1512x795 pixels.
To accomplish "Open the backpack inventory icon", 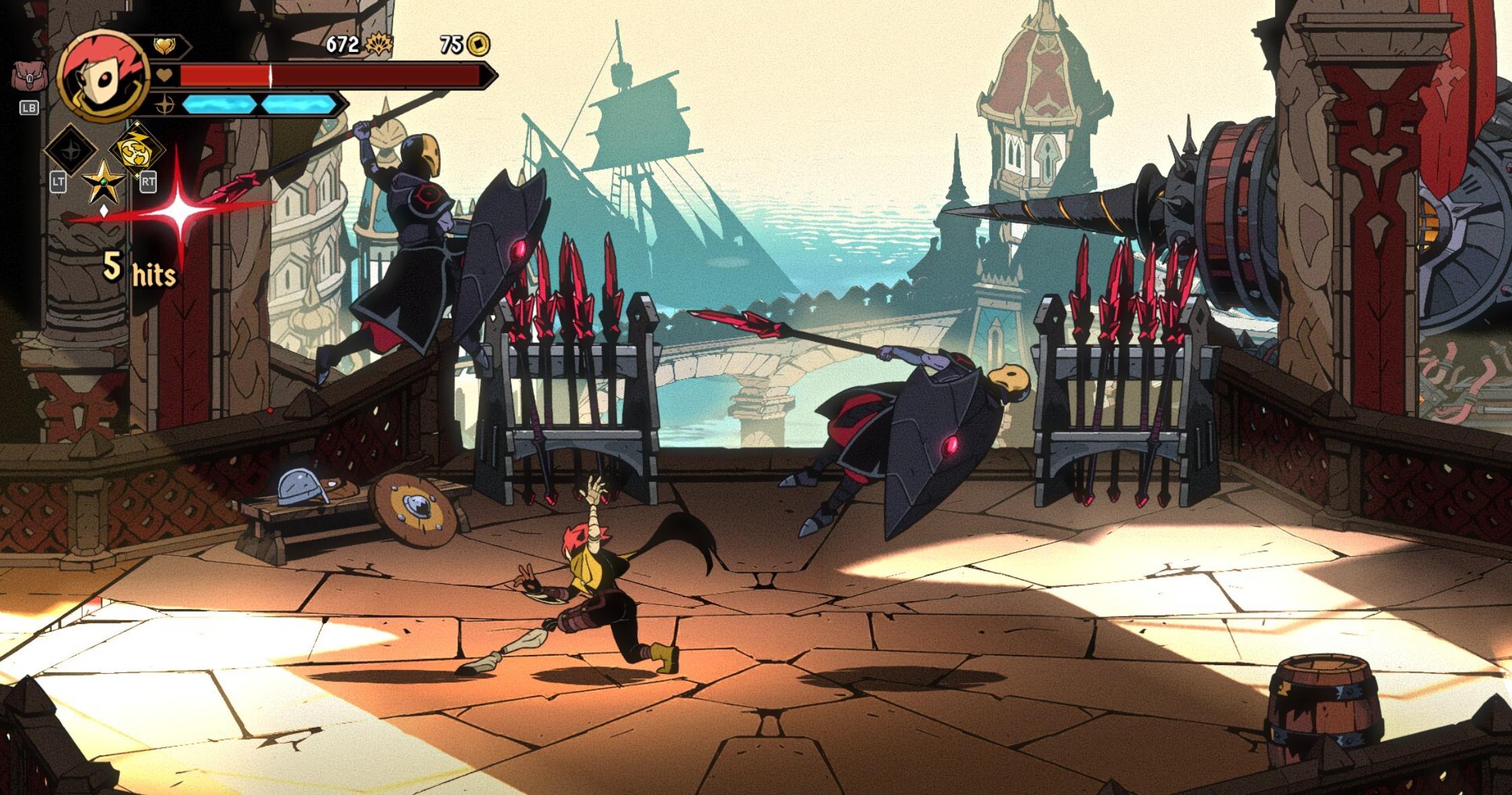I will (28, 76).
